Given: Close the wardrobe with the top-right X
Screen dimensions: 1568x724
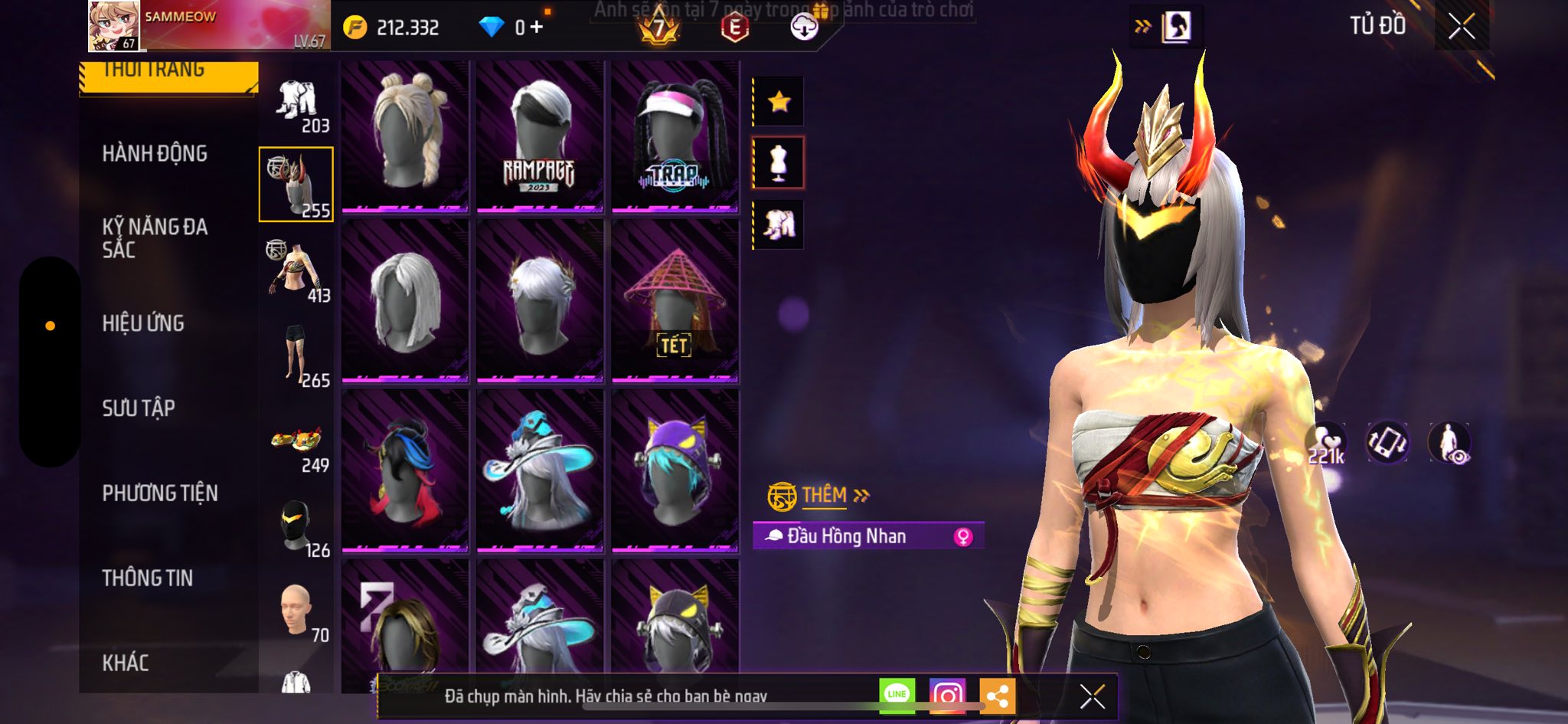Looking at the screenshot, I should [1461, 27].
